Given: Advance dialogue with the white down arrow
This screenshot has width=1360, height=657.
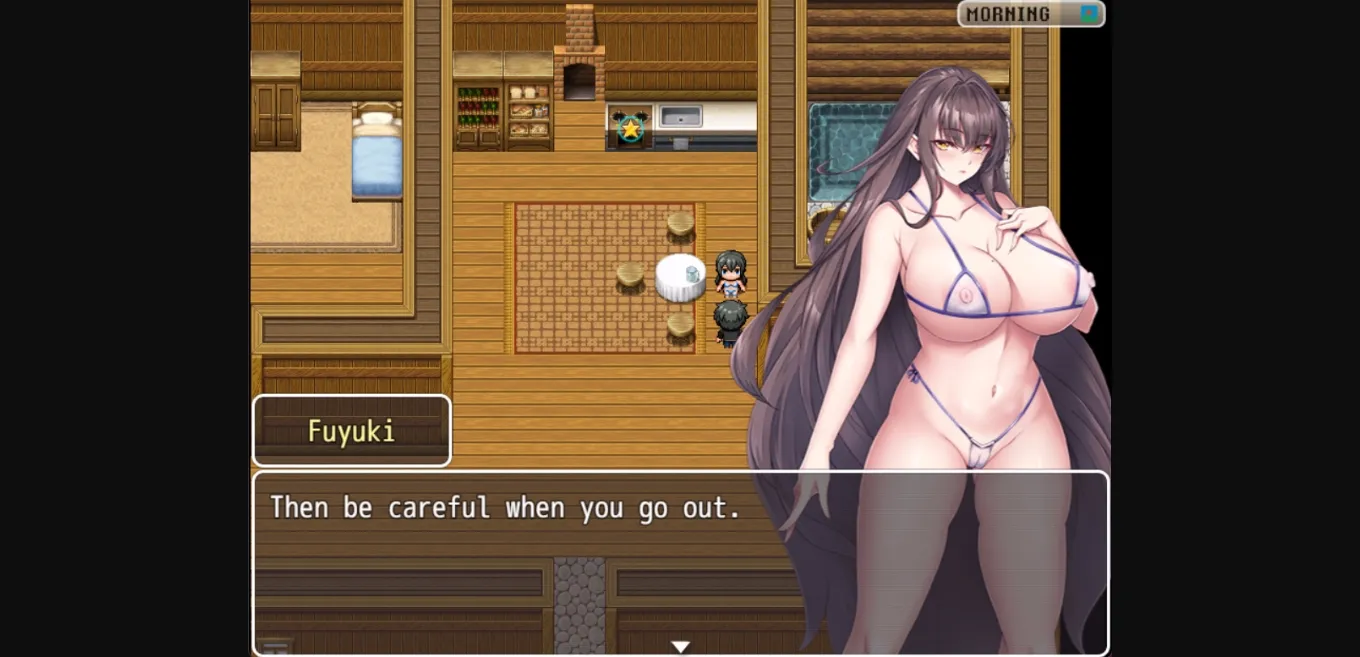Looking at the screenshot, I should coord(680,647).
